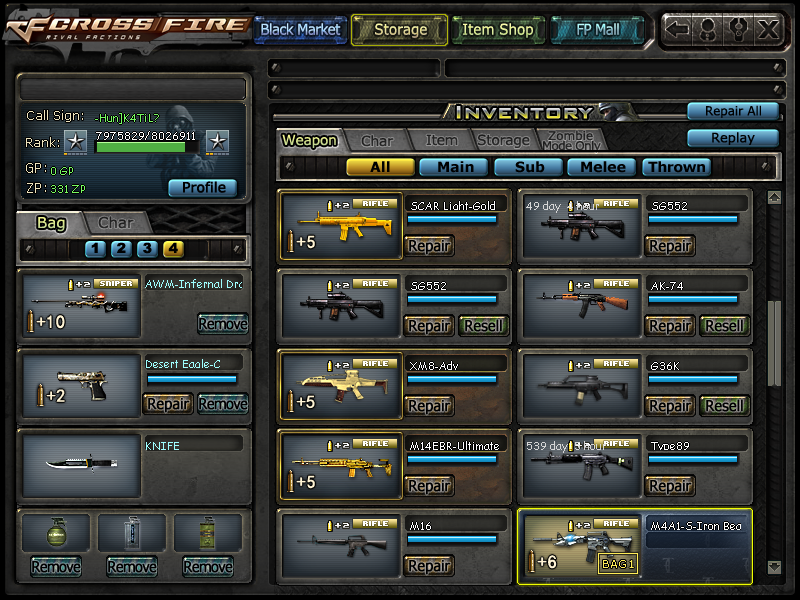Go to the Item Shop
This screenshot has width=800, height=600.
497,30
